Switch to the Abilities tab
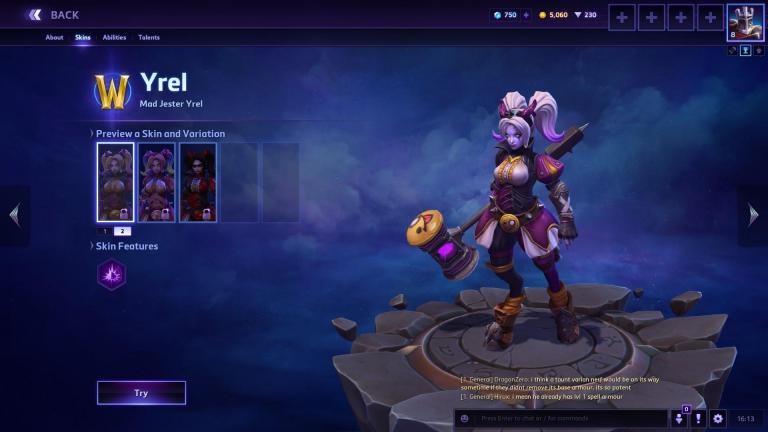The image size is (768, 432). point(114,38)
